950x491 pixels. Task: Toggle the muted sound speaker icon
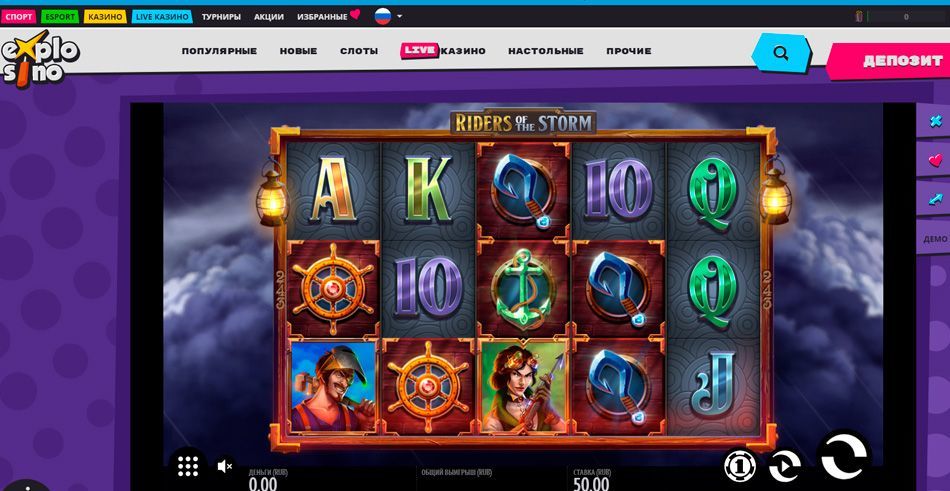[x=225, y=466]
